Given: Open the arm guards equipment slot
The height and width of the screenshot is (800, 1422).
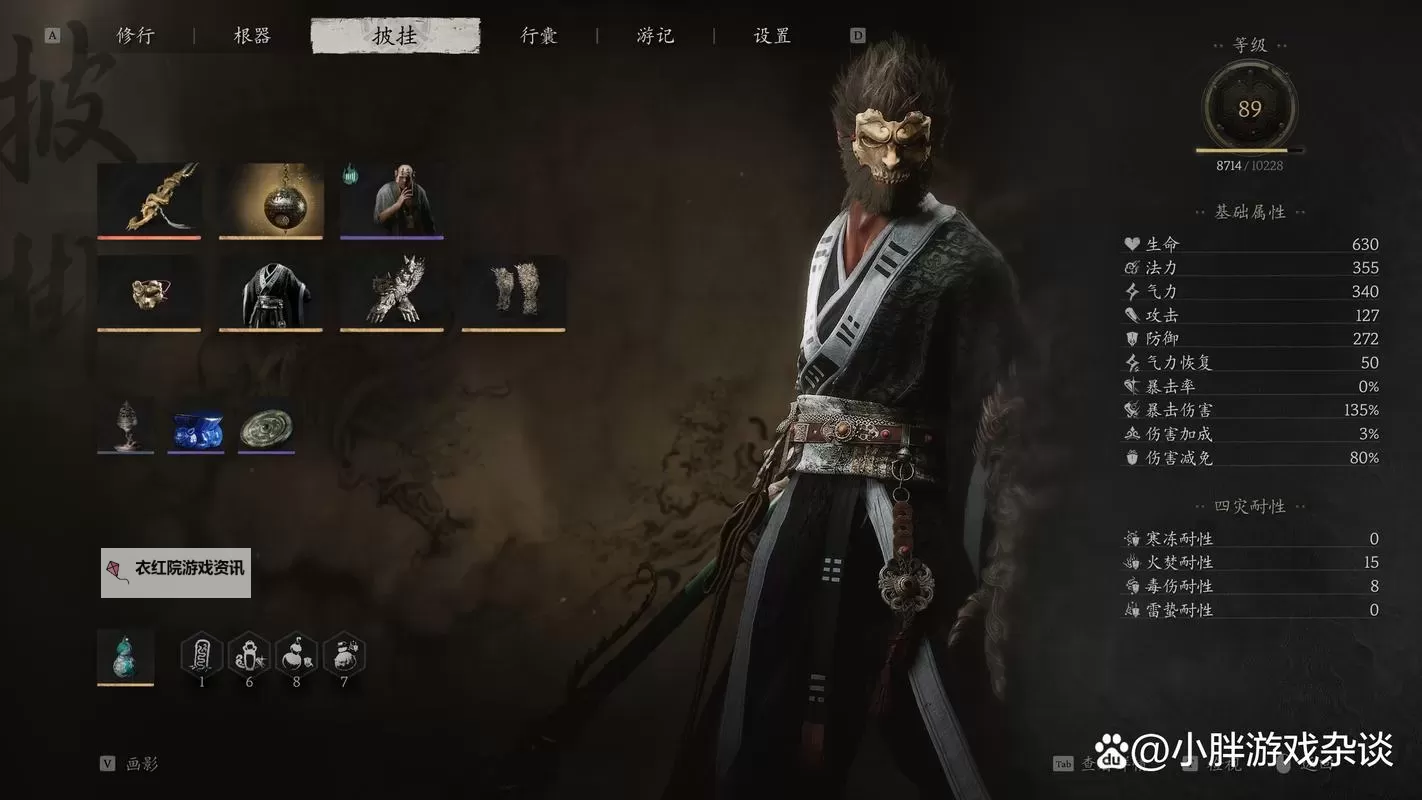Looking at the screenshot, I should click(x=391, y=292).
